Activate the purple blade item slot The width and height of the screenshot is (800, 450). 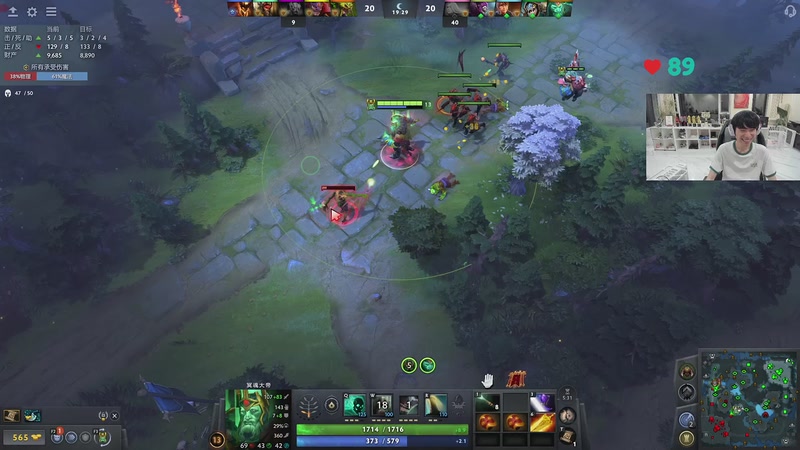tap(542, 402)
